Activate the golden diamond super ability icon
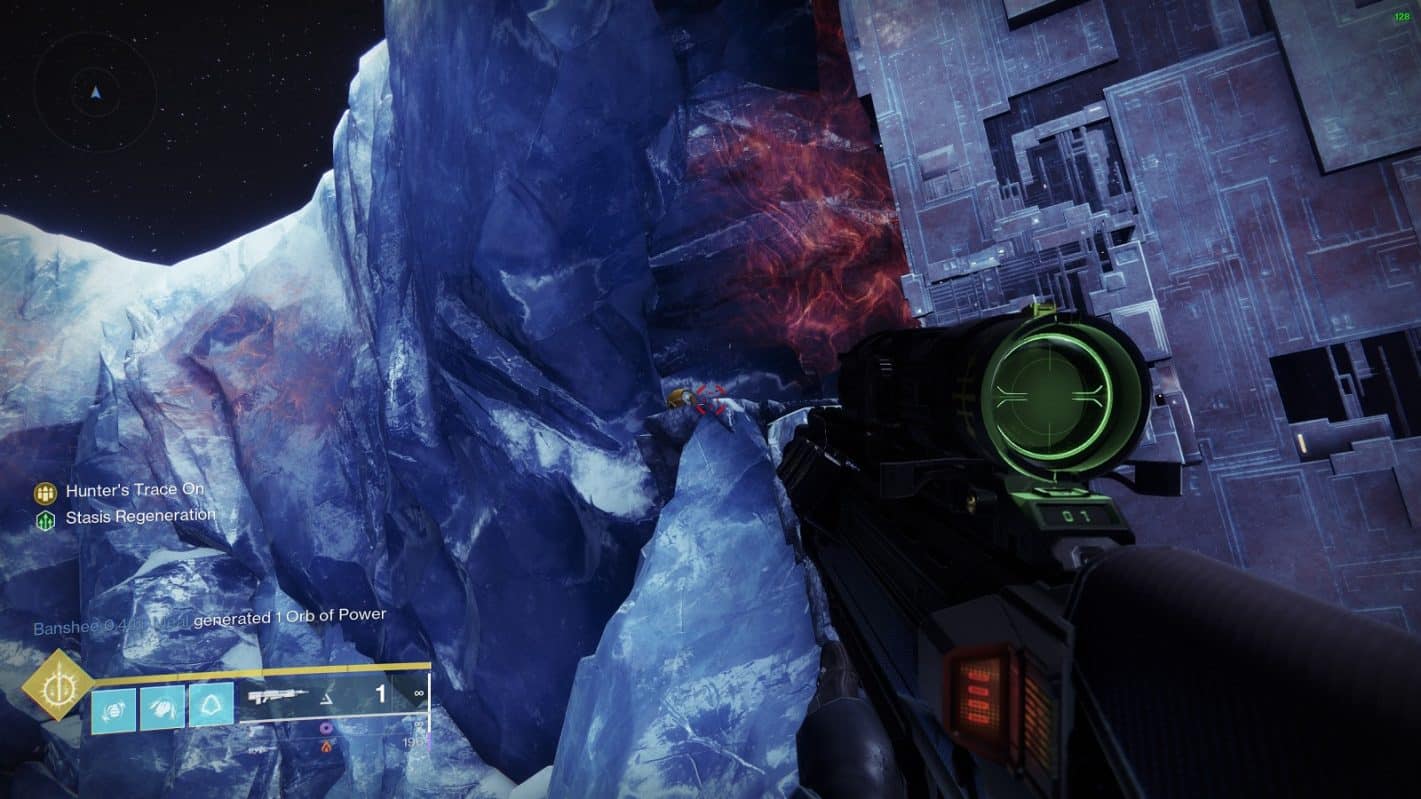The image size is (1421, 799). point(58,685)
